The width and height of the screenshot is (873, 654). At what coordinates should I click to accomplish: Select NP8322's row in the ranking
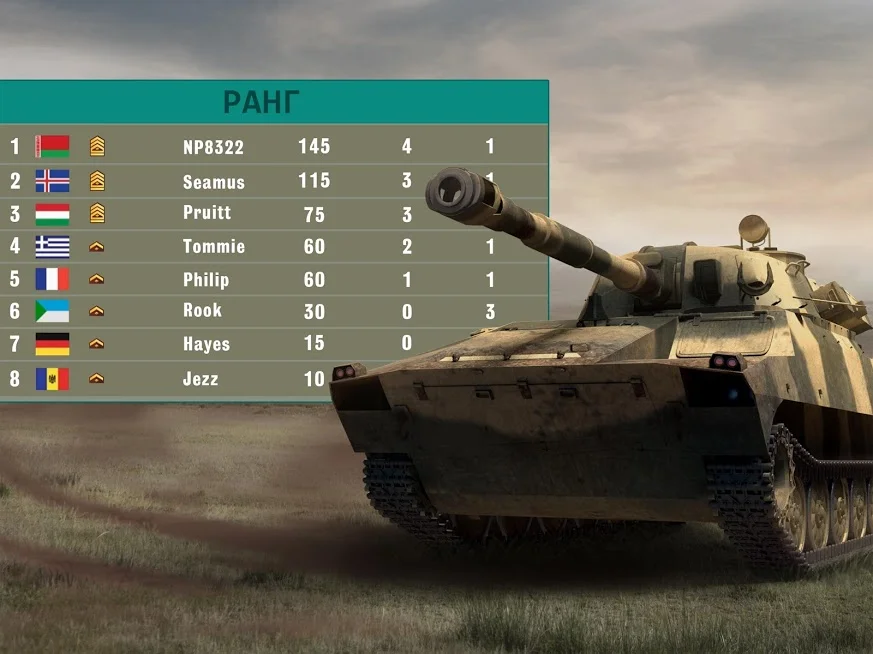[213, 147]
